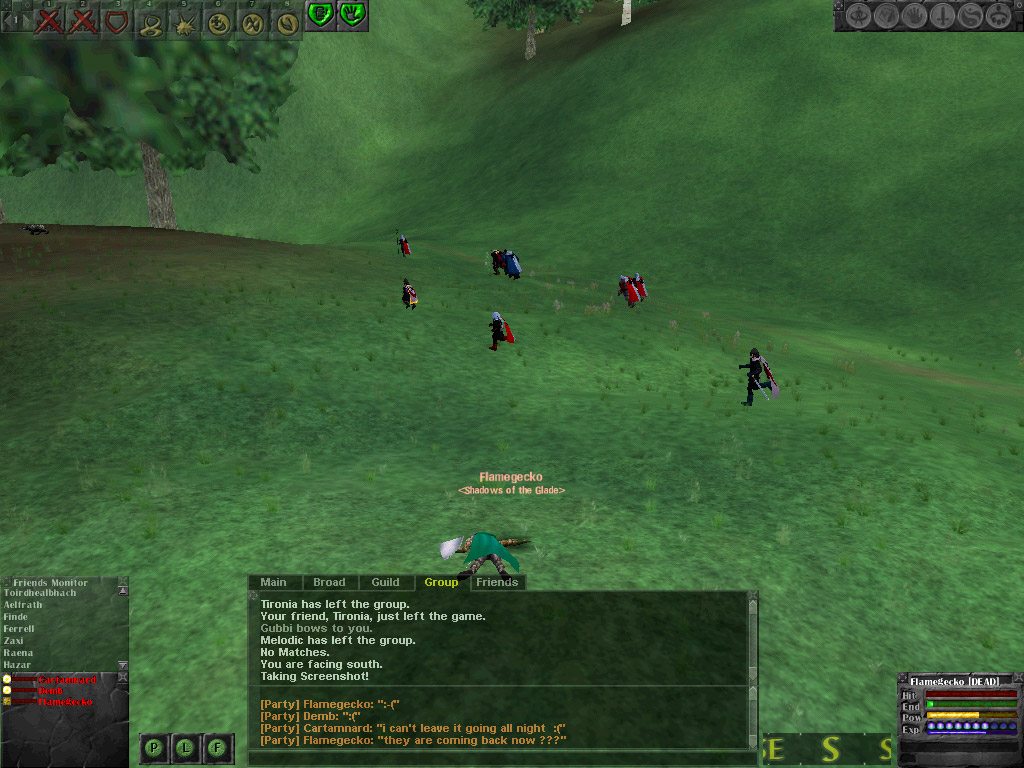The width and height of the screenshot is (1024, 768).
Task: Show the Friends chat tab
Action: pyautogui.click(x=497, y=582)
